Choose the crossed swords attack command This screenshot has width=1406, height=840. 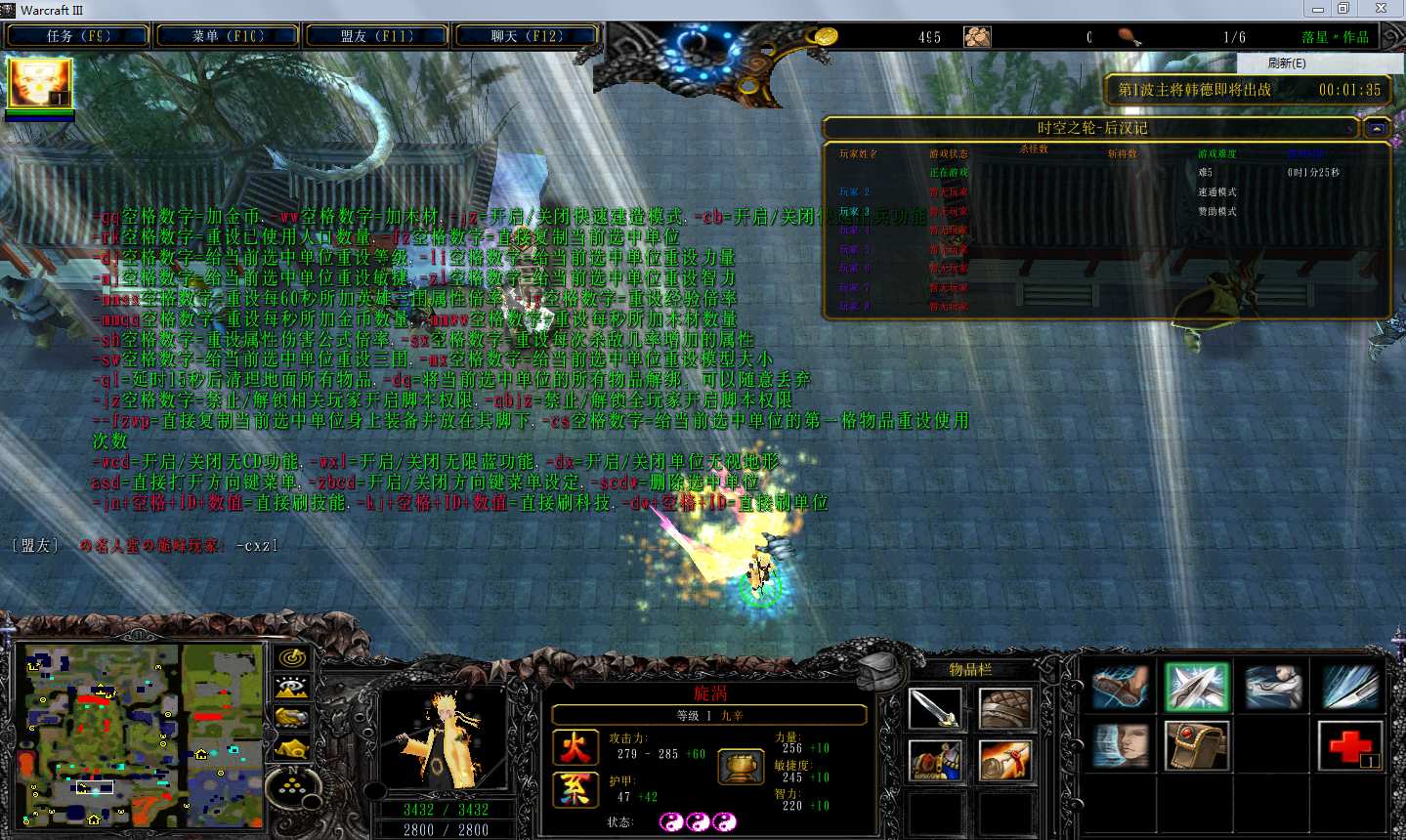1196,686
